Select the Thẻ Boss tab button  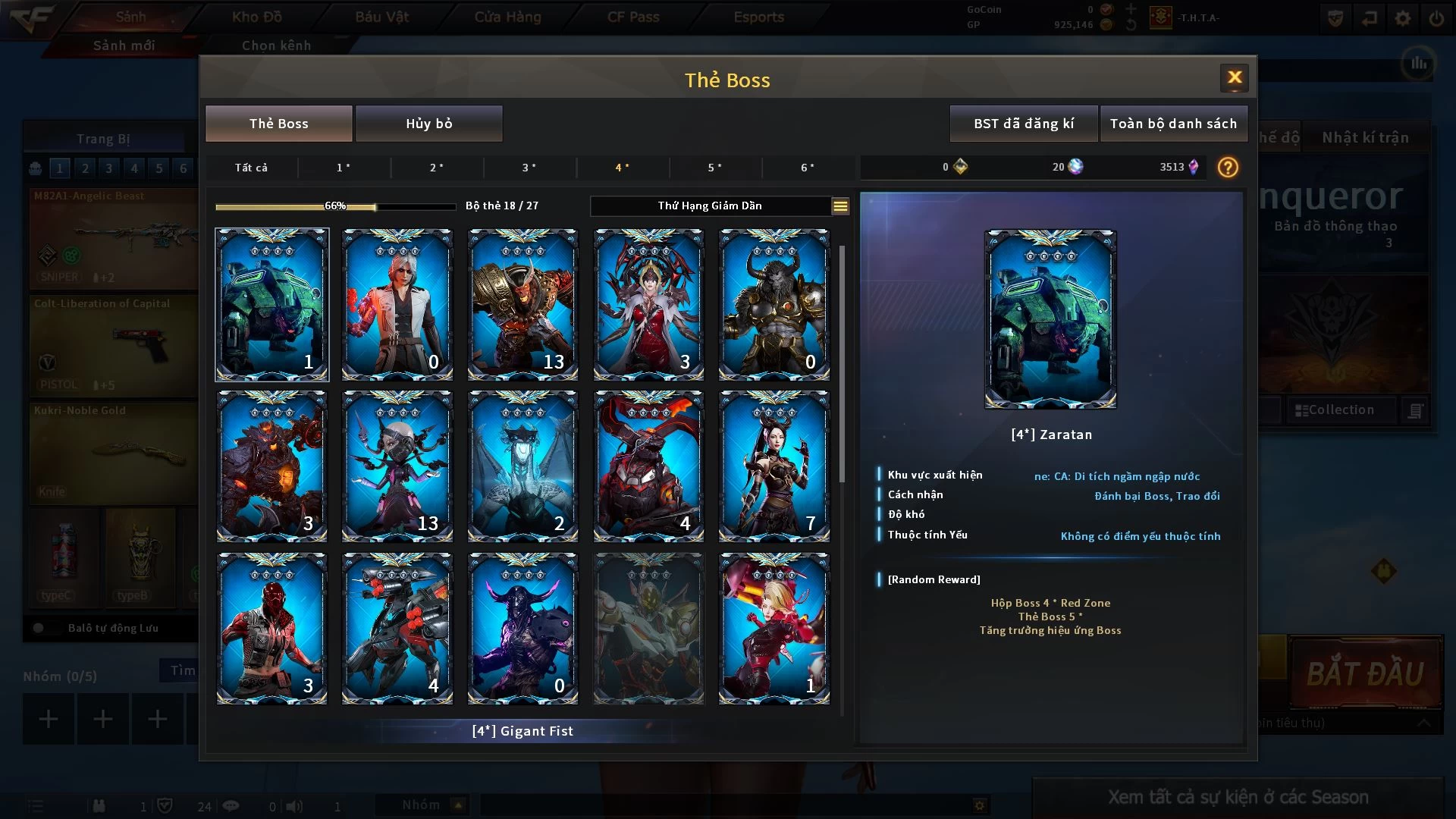278,124
